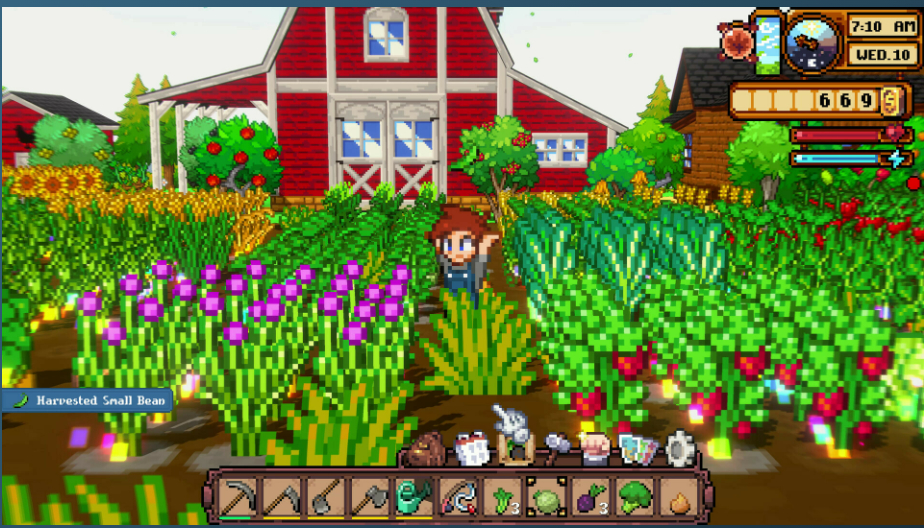The height and width of the screenshot is (528, 924).
Task: Select the green bean stack slot
Action: point(498,496)
